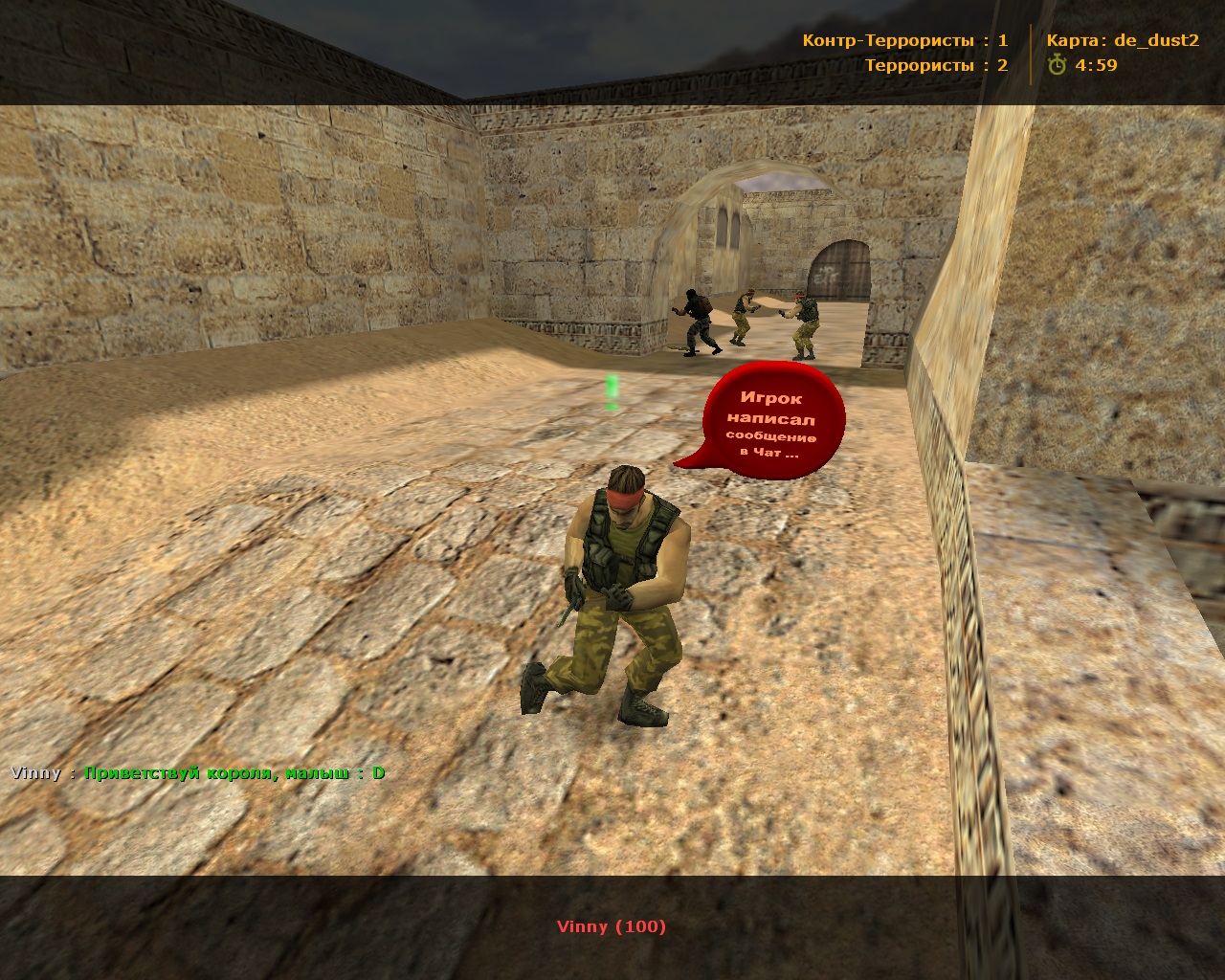Click Vinny's chat message line
The height and width of the screenshot is (980, 1225).
click(198, 773)
